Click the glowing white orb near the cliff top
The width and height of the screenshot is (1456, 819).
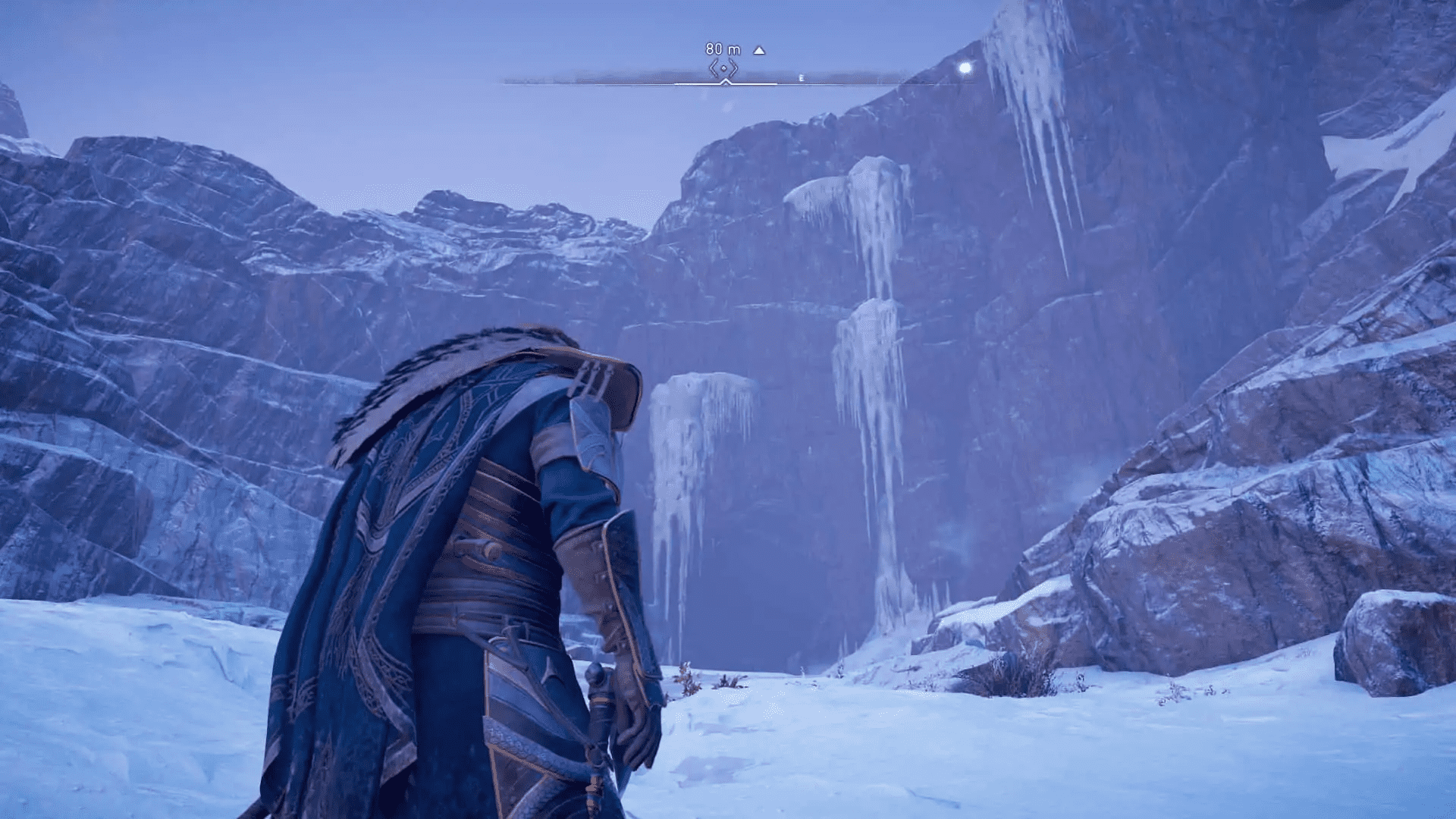[x=965, y=67]
